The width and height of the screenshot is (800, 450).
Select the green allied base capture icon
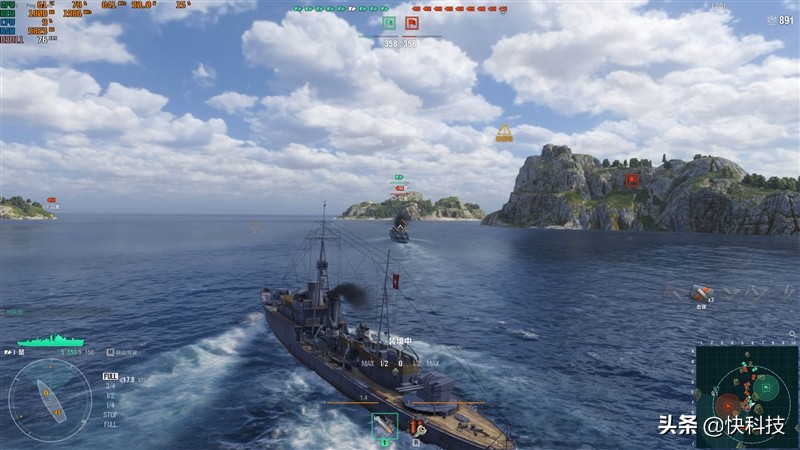point(388,22)
